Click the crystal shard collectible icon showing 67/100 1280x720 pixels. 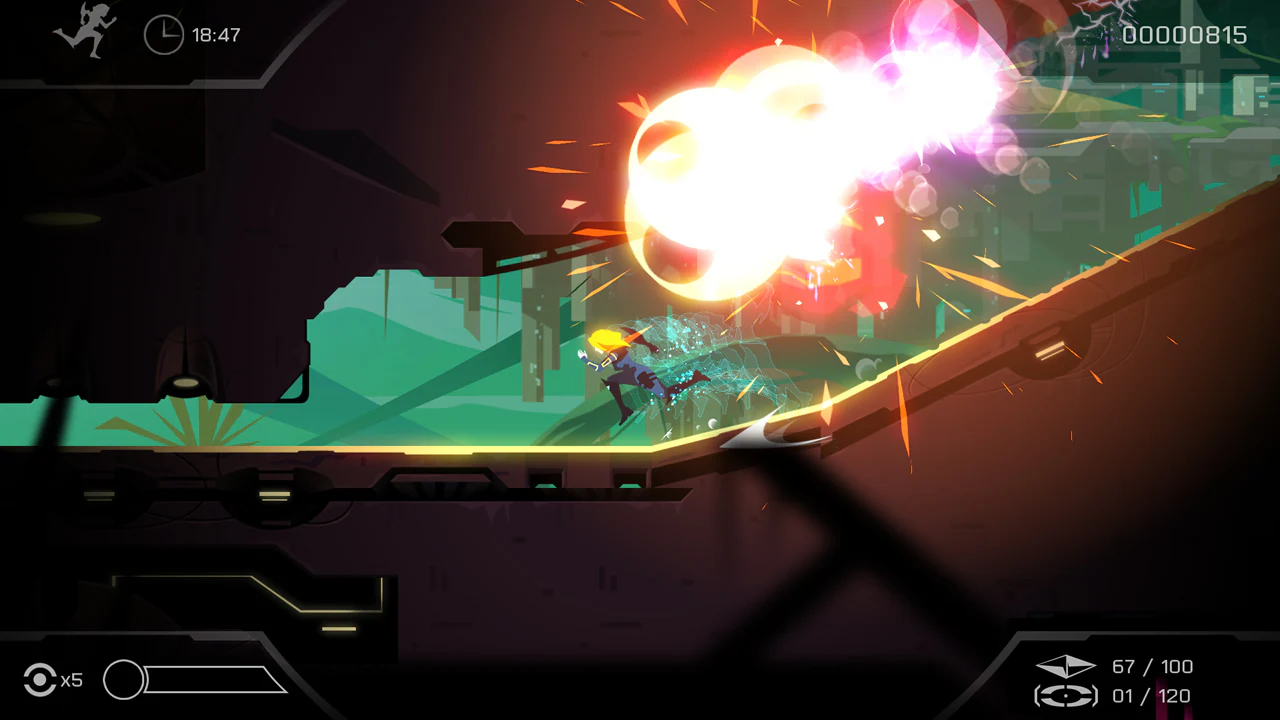(x=1067, y=666)
